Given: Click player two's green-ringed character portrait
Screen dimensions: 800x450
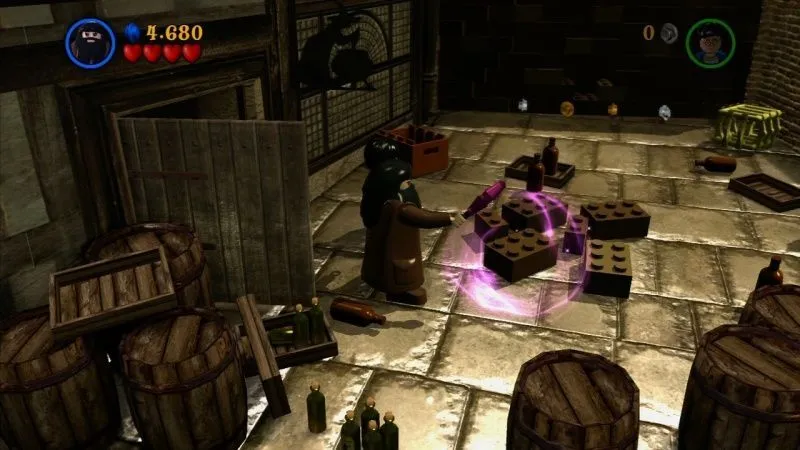Looking at the screenshot, I should (710, 43).
